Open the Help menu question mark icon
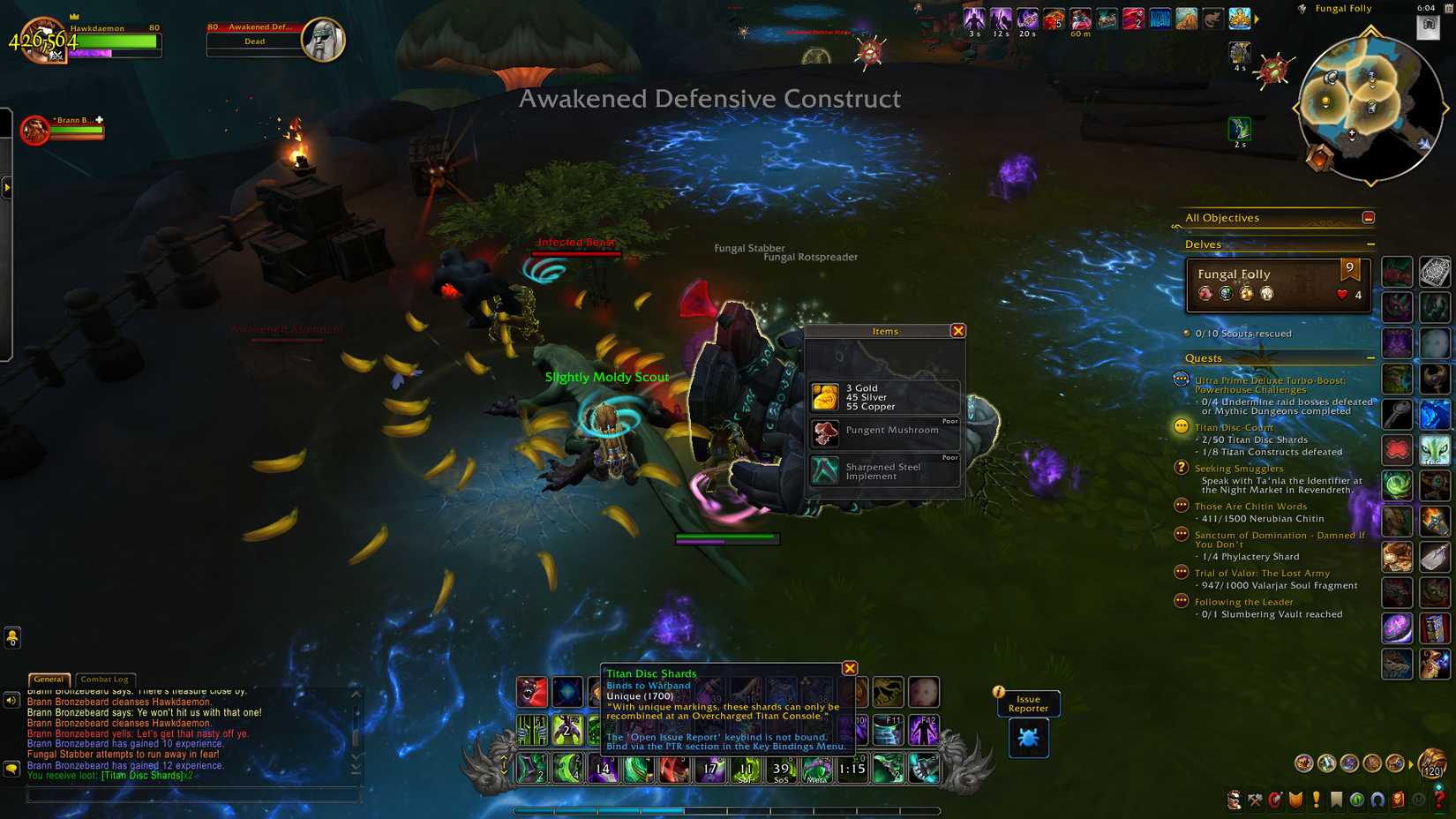The image size is (1456, 819). 1437,800
